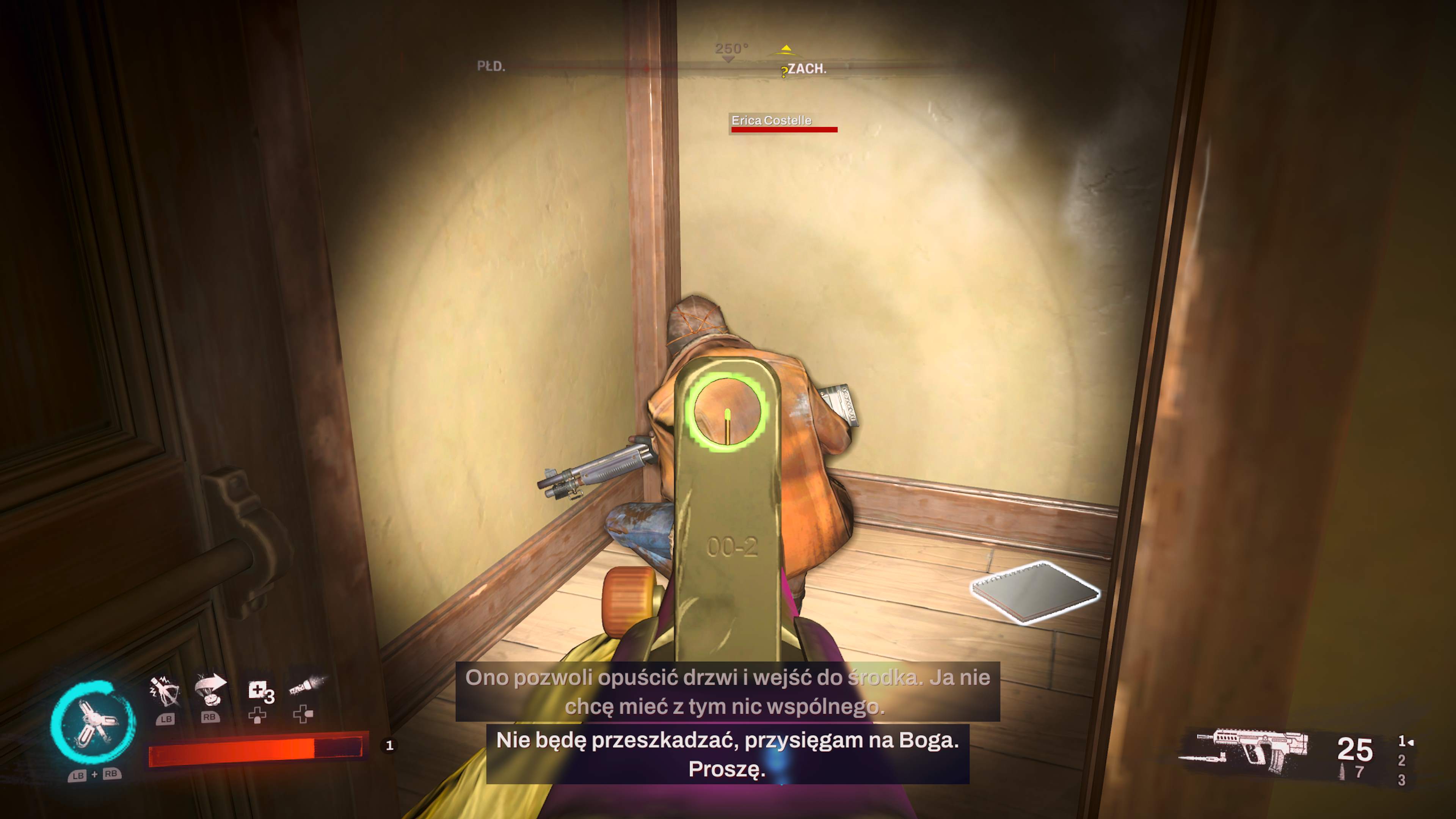Screen dimensions: 1456x819
Task: Select active weapon slot 1
Action: [x=1402, y=741]
